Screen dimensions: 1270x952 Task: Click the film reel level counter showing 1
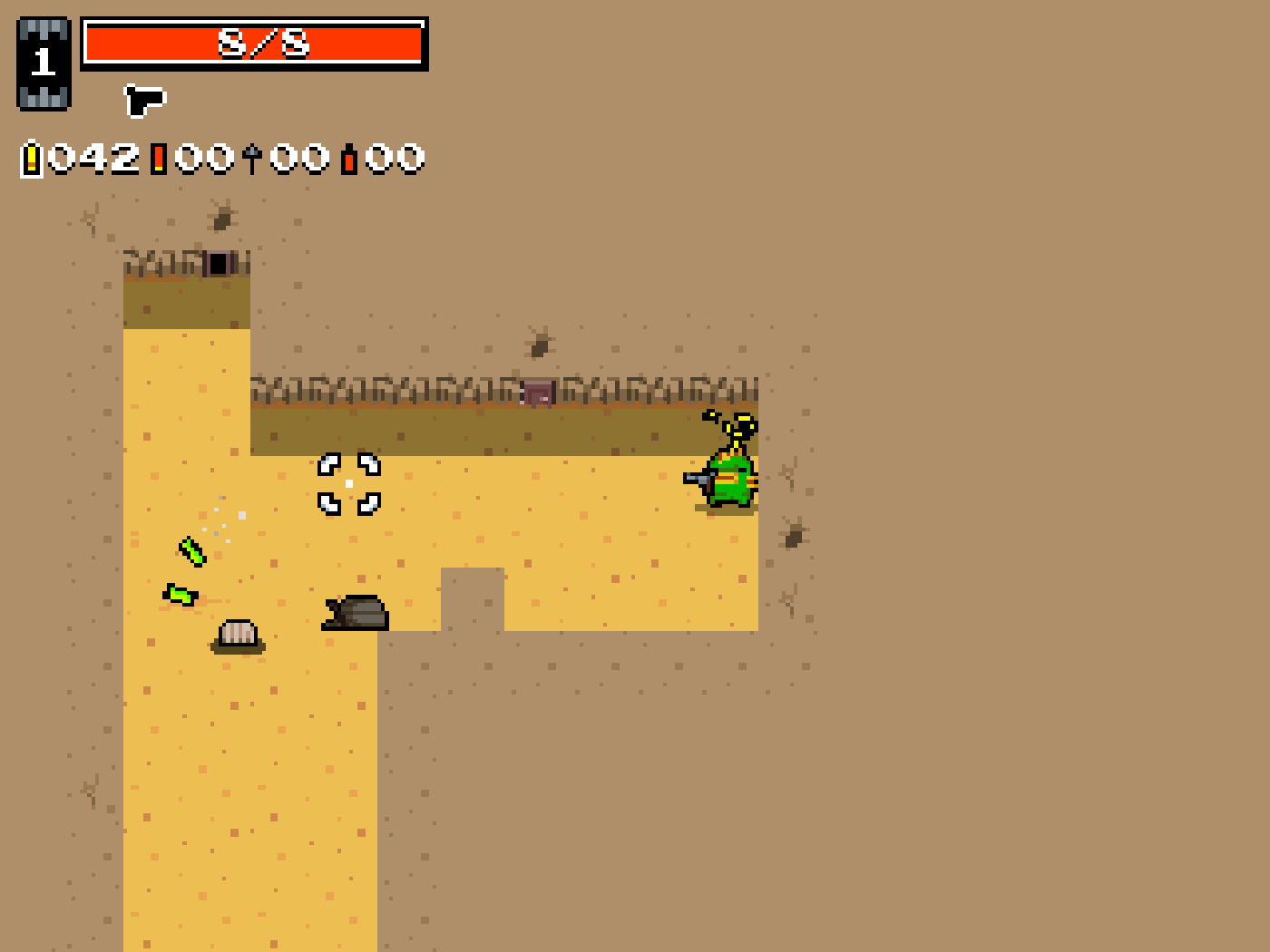tap(43, 62)
